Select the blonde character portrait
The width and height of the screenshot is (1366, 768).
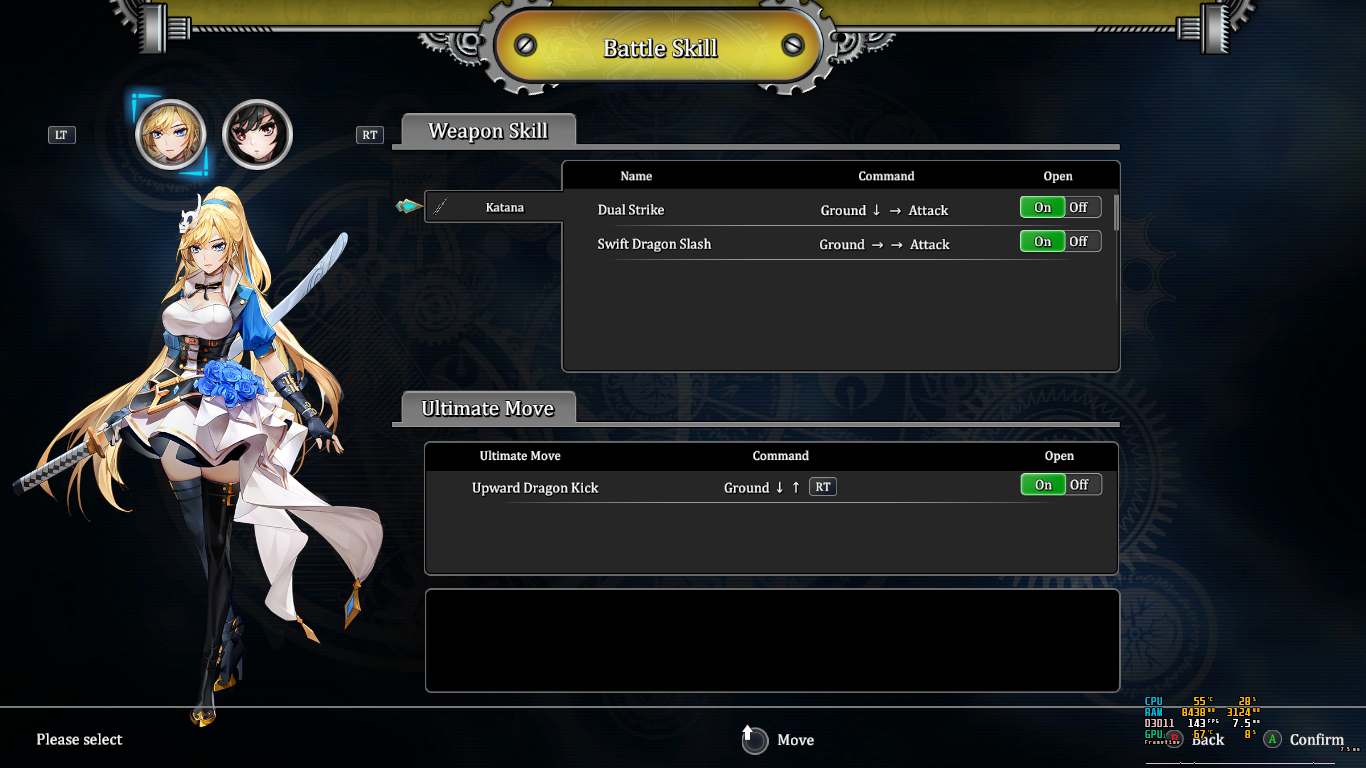point(170,134)
